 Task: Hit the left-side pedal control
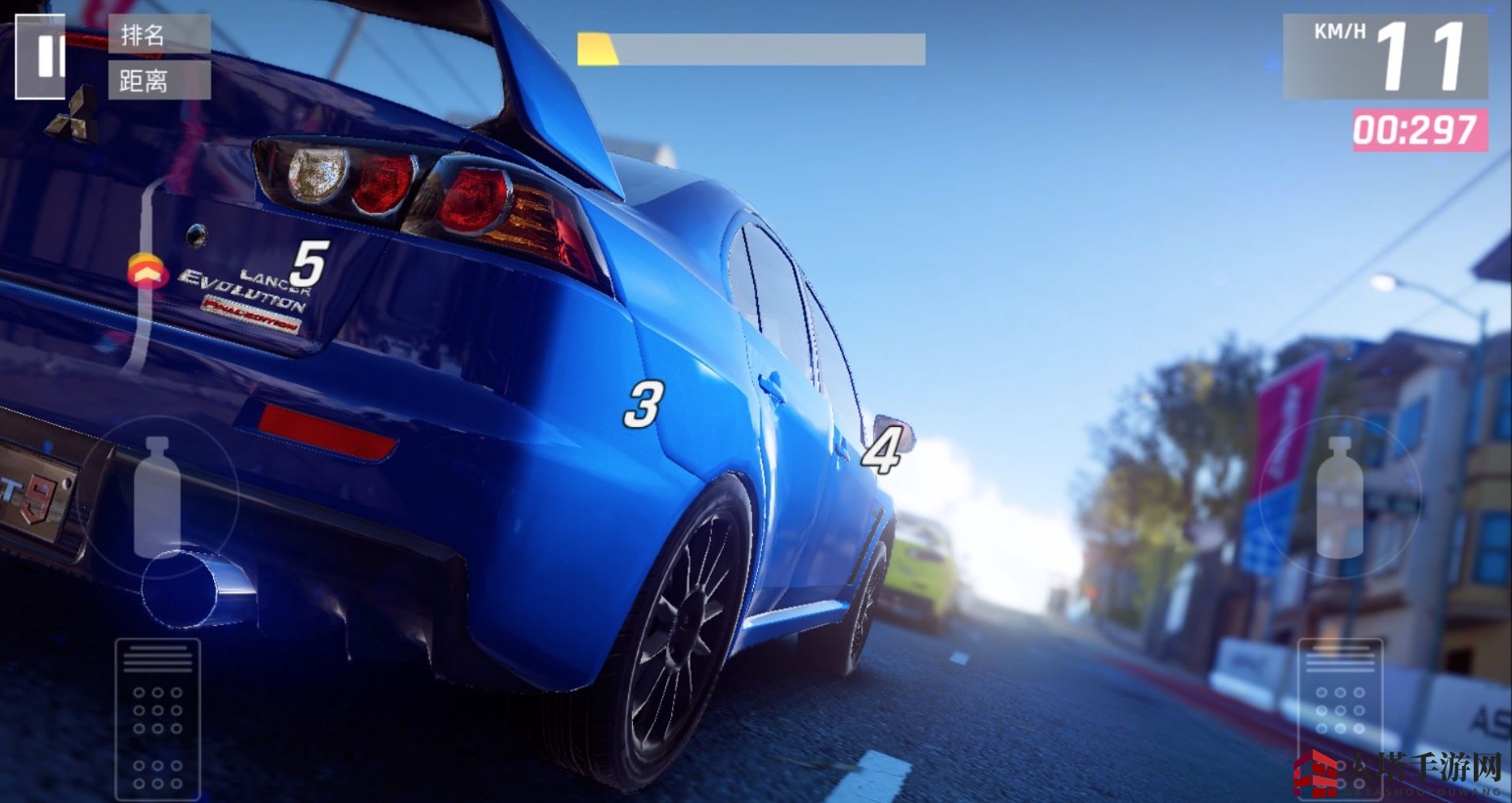pyautogui.click(x=157, y=718)
